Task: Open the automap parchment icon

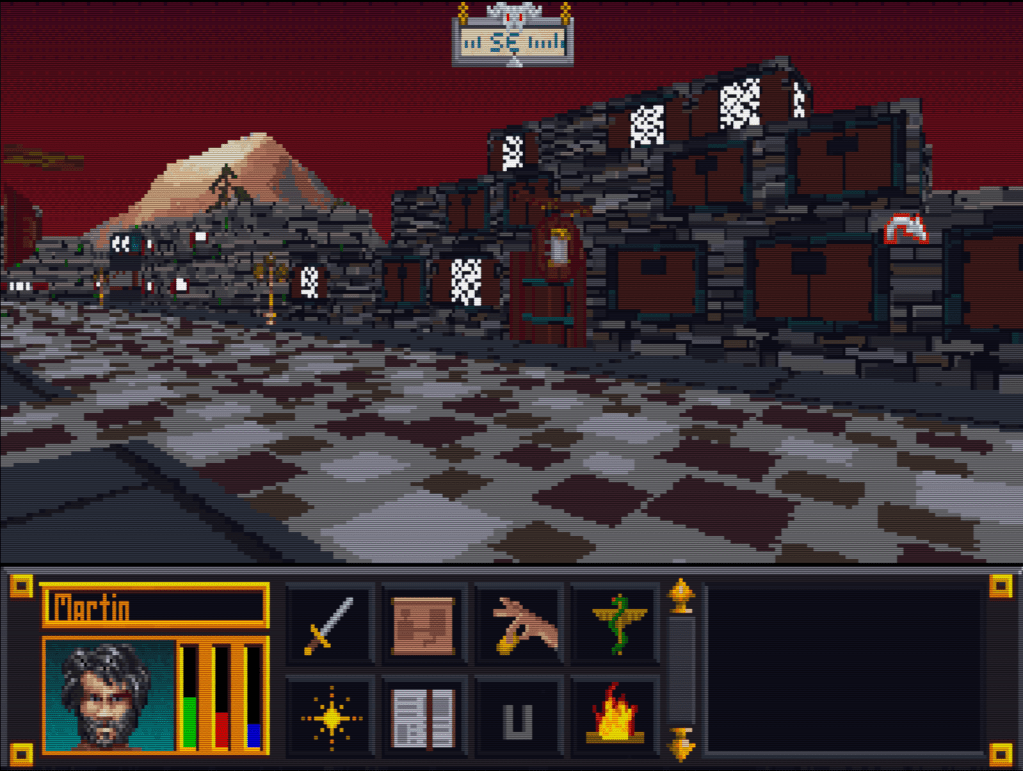Action: [x=423, y=626]
